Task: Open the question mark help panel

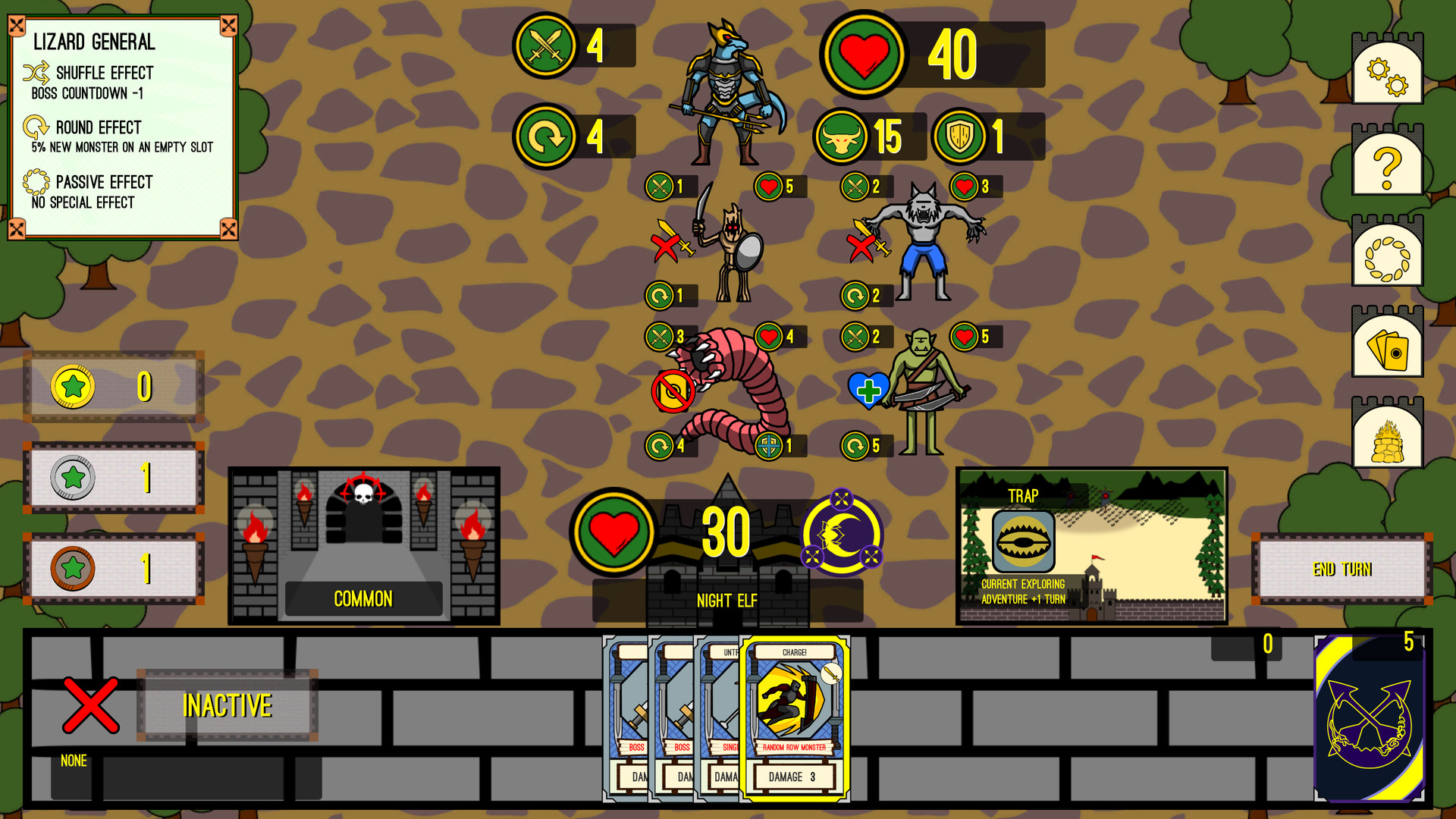Action: click(1386, 162)
